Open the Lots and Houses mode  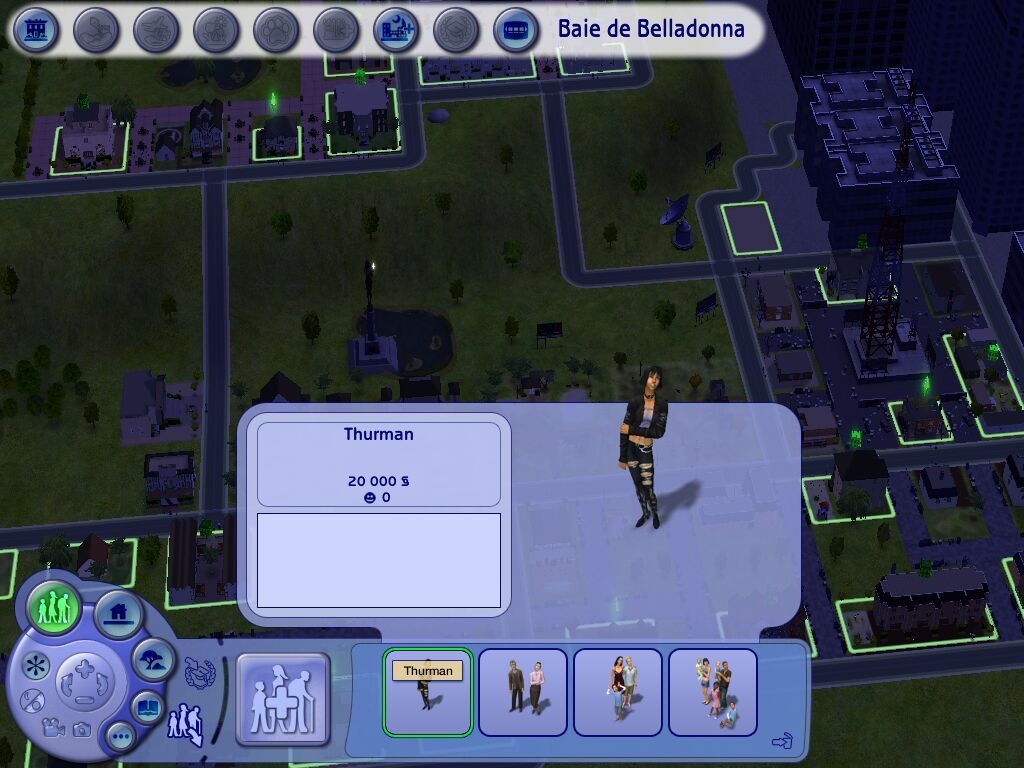(x=117, y=612)
